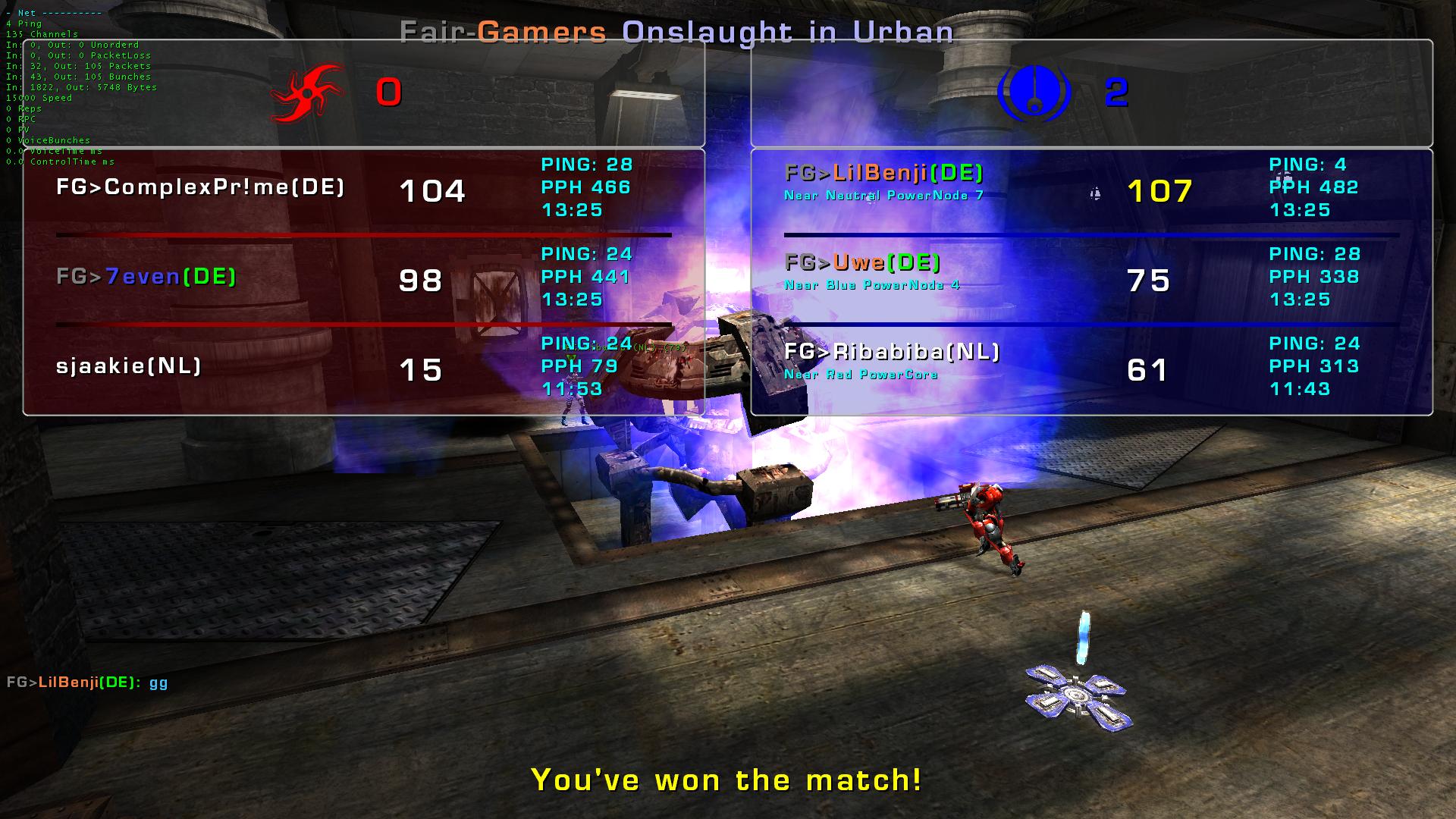Select the FG>Ribabiba(NL) player row
Screen dimensions: 1456x819
[x=892, y=352]
